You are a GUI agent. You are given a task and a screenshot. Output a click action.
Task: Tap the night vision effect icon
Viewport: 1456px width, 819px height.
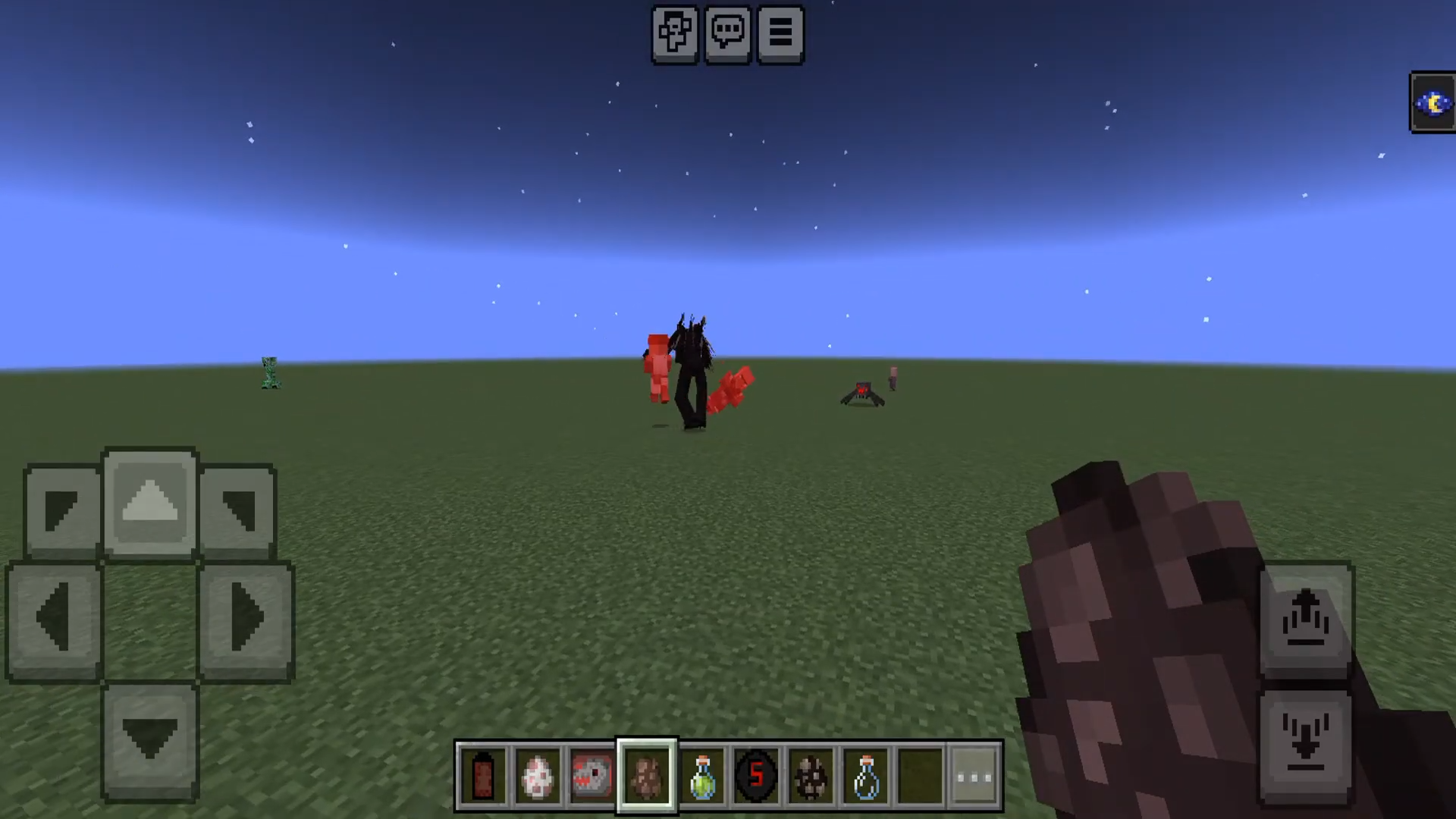pyautogui.click(x=1432, y=102)
